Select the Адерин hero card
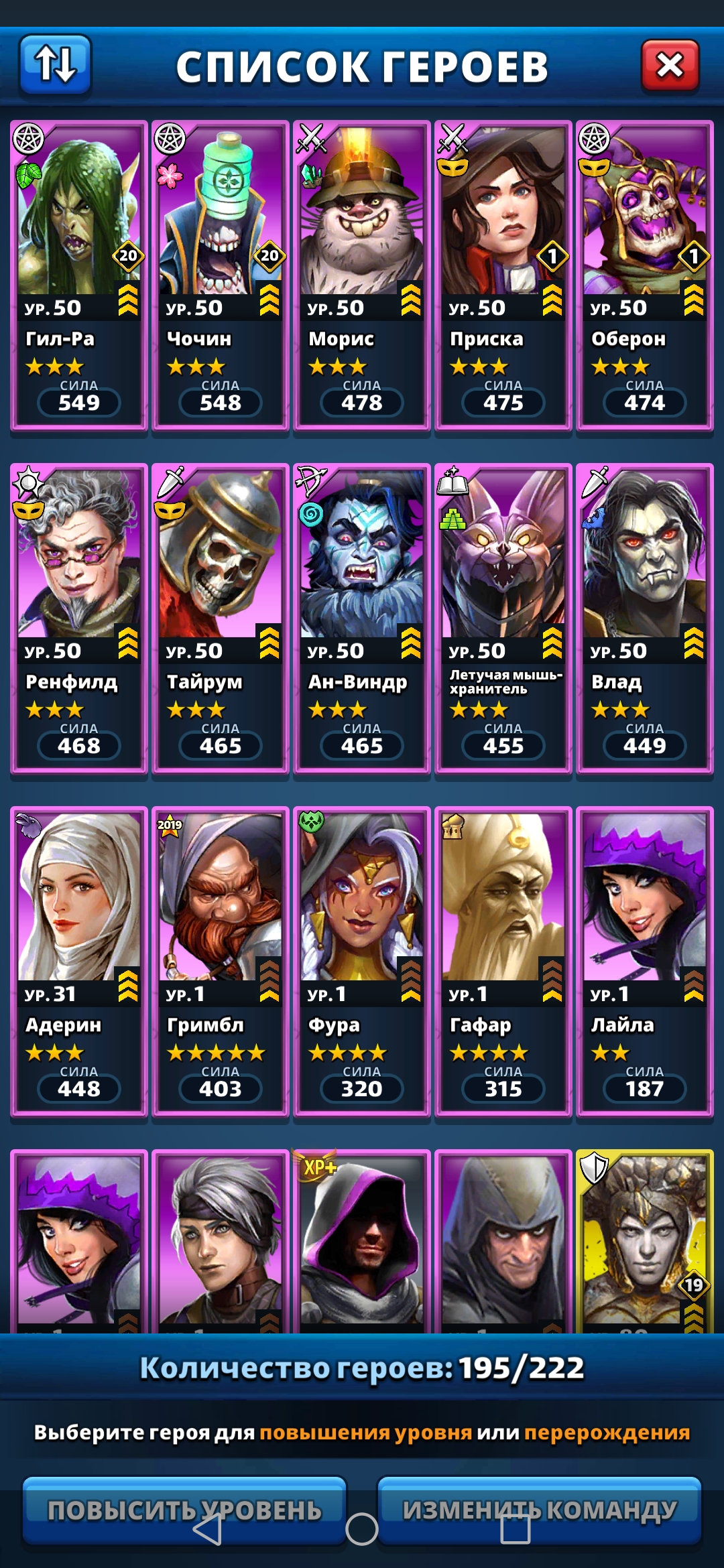The width and height of the screenshot is (724, 1568). tap(79, 961)
